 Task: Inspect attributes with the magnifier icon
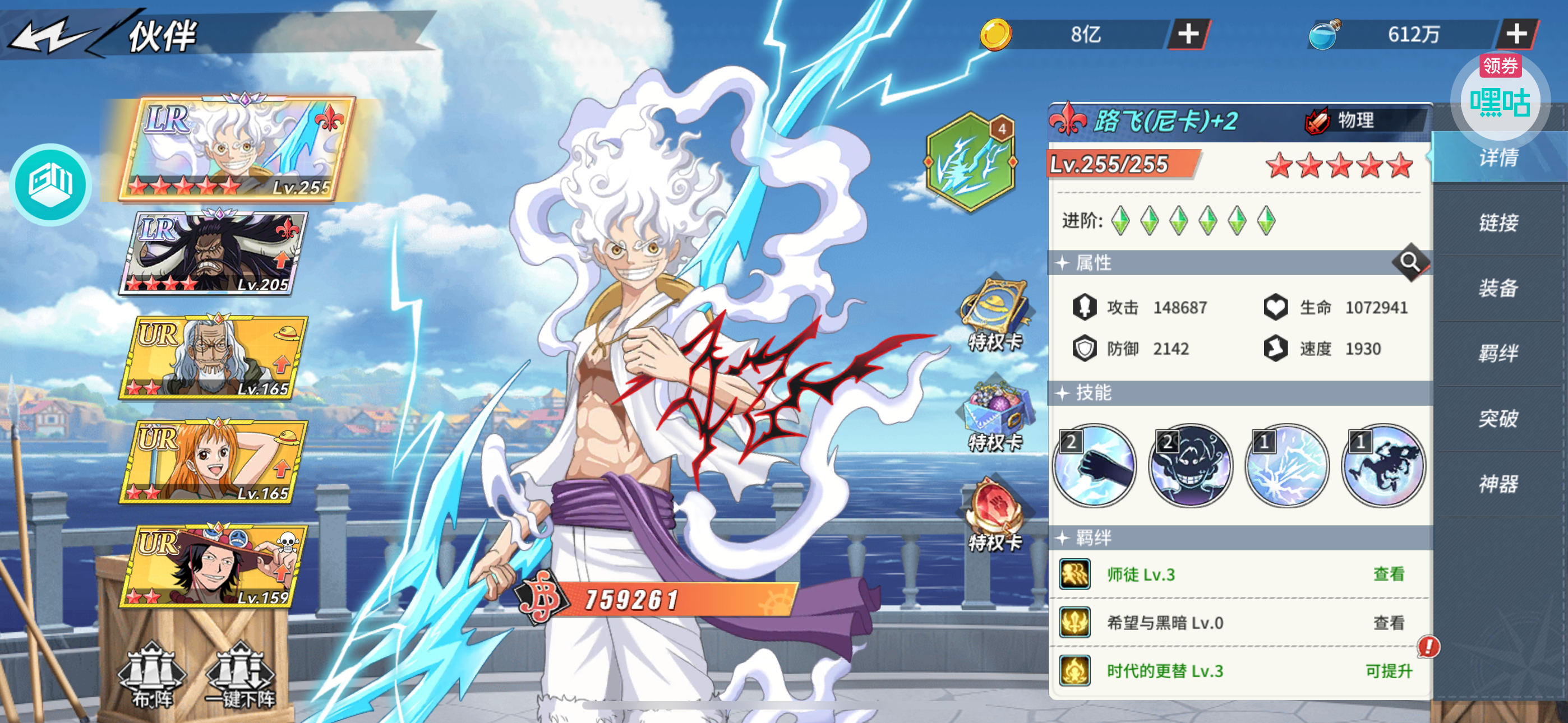pyautogui.click(x=1410, y=262)
